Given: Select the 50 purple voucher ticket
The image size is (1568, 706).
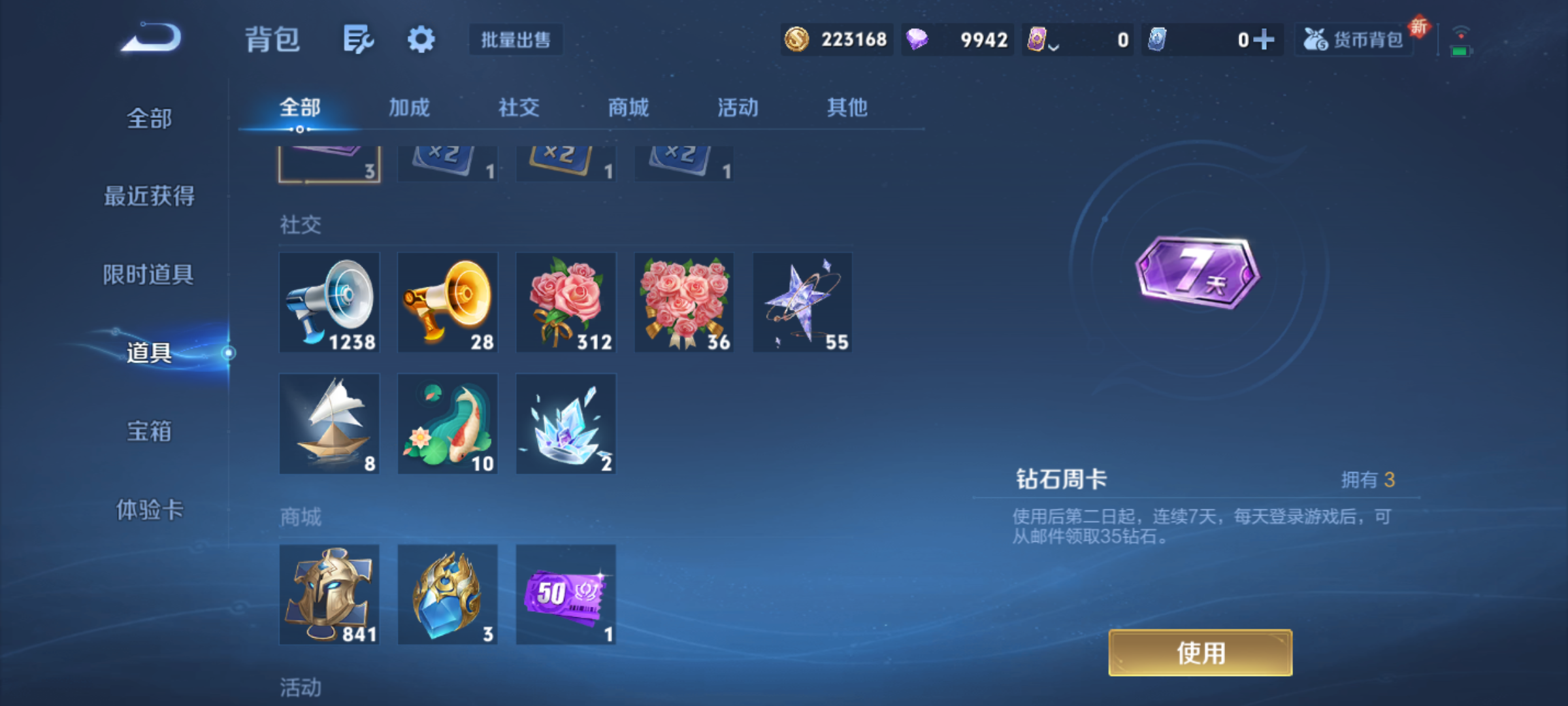Looking at the screenshot, I should tap(566, 594).
